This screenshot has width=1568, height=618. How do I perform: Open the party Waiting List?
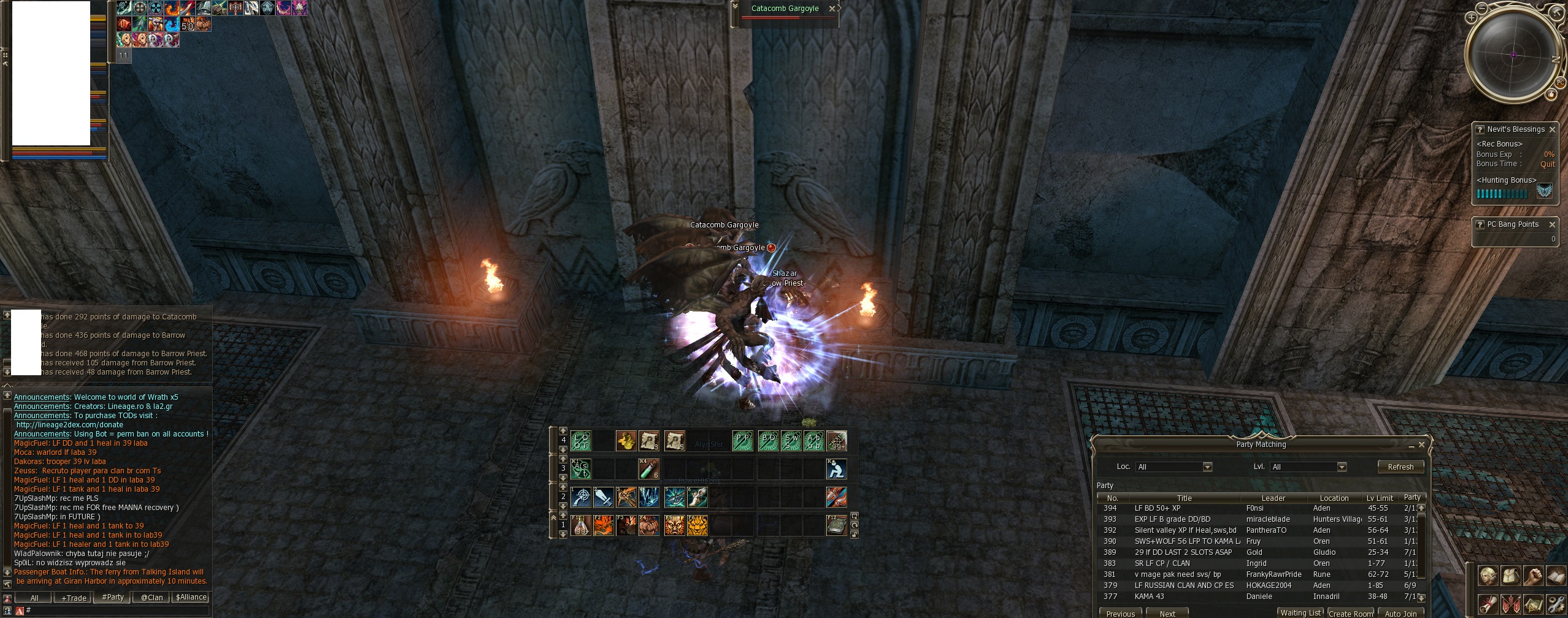[1300, 612]
